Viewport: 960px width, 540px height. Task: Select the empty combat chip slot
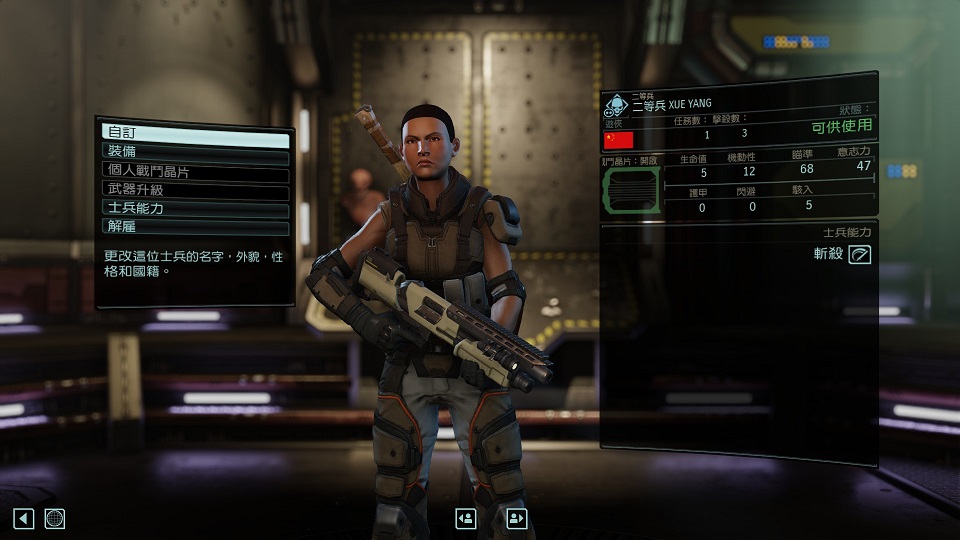pos(631,190)
